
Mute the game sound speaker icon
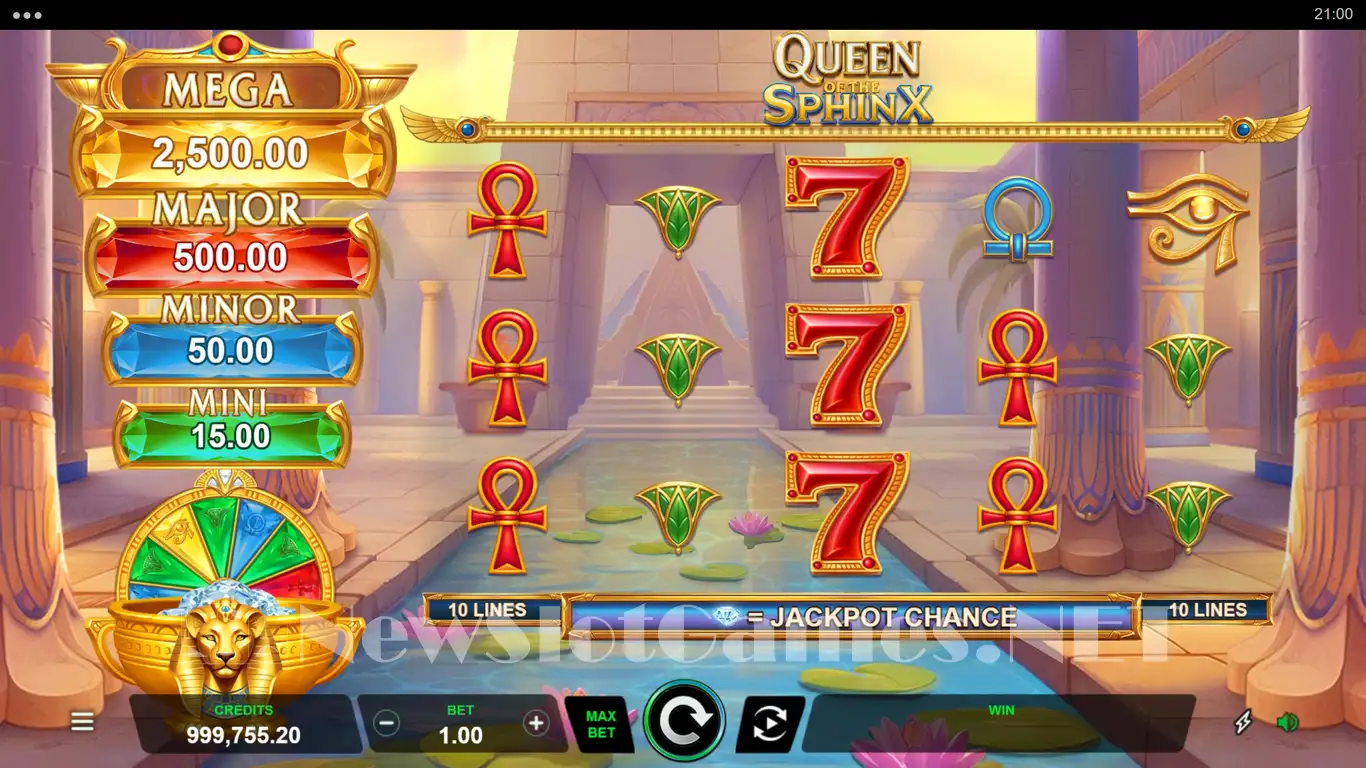coord(1287,722)
